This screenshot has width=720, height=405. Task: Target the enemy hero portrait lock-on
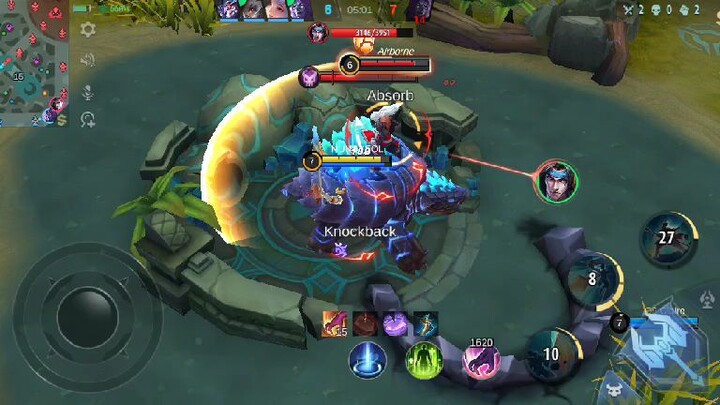[x=555, y=181]
